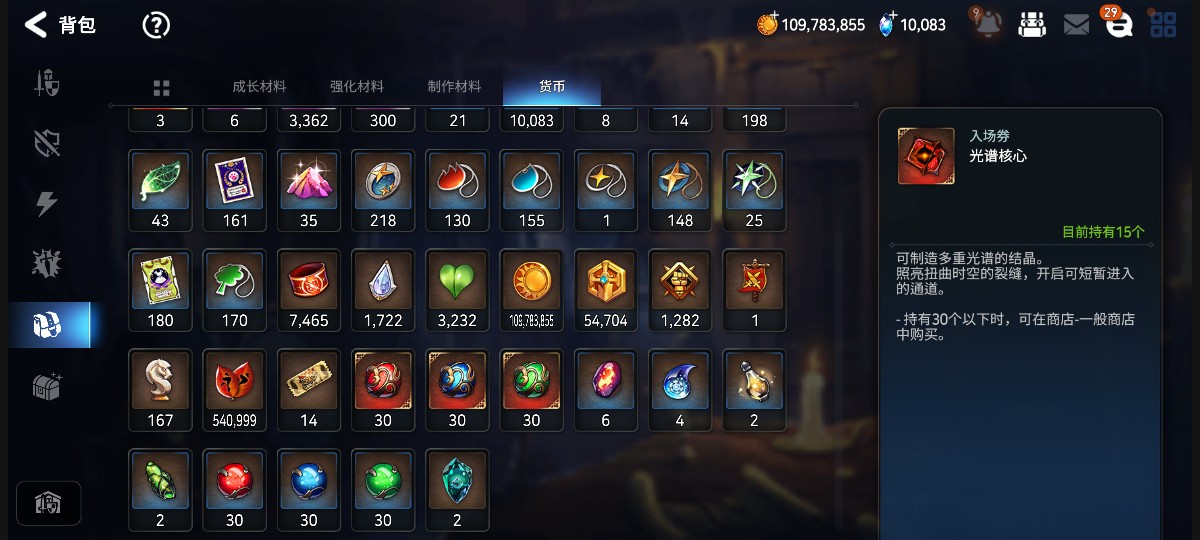Screen dimensions: 1200x540
Task: Switch to the 制作材料 tab
Action: click(454, 87)
